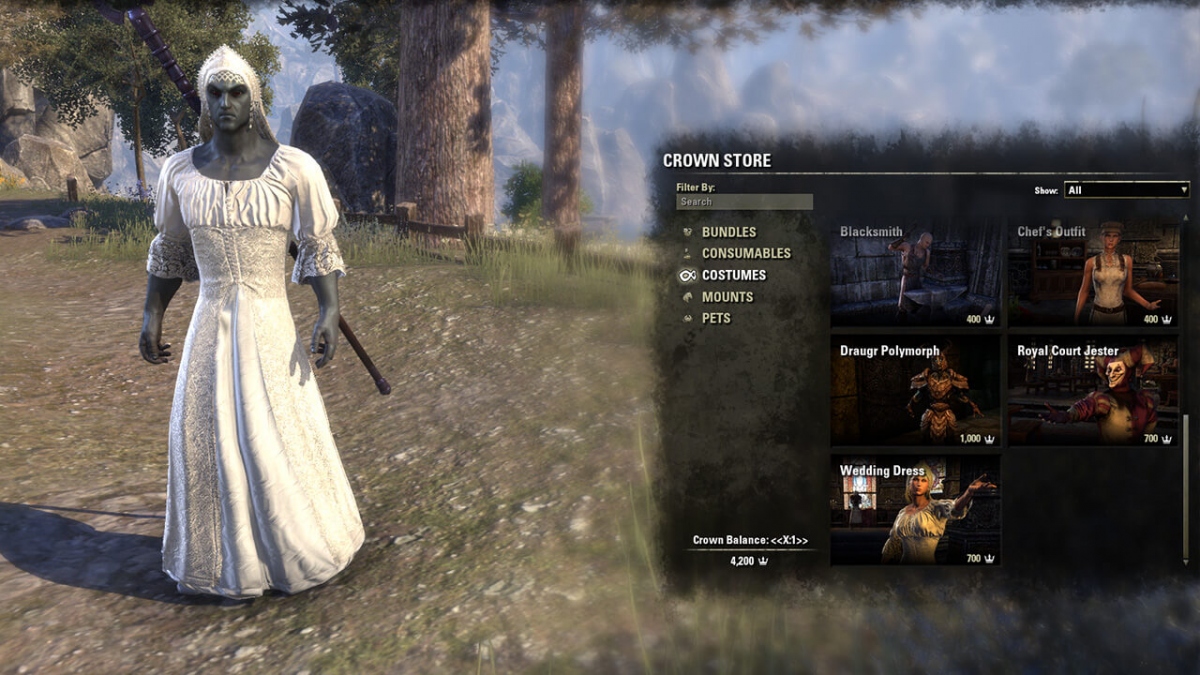The height and width of the screenshot is (675, 1200).
Task: Open the Bundles category
Action: pyautogui.click(x=728, y=232)
